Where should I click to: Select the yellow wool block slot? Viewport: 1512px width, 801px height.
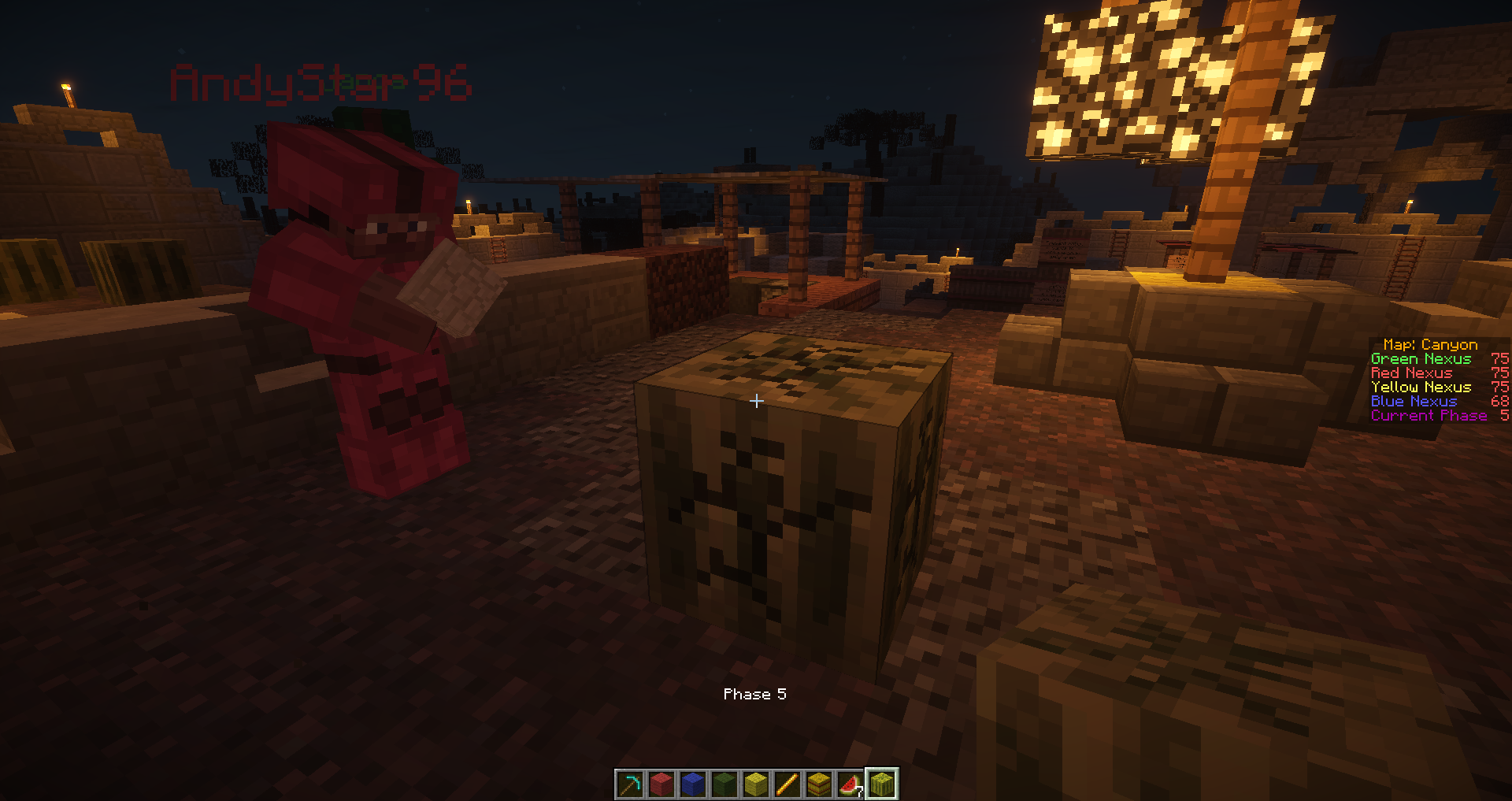pos(756,784)
